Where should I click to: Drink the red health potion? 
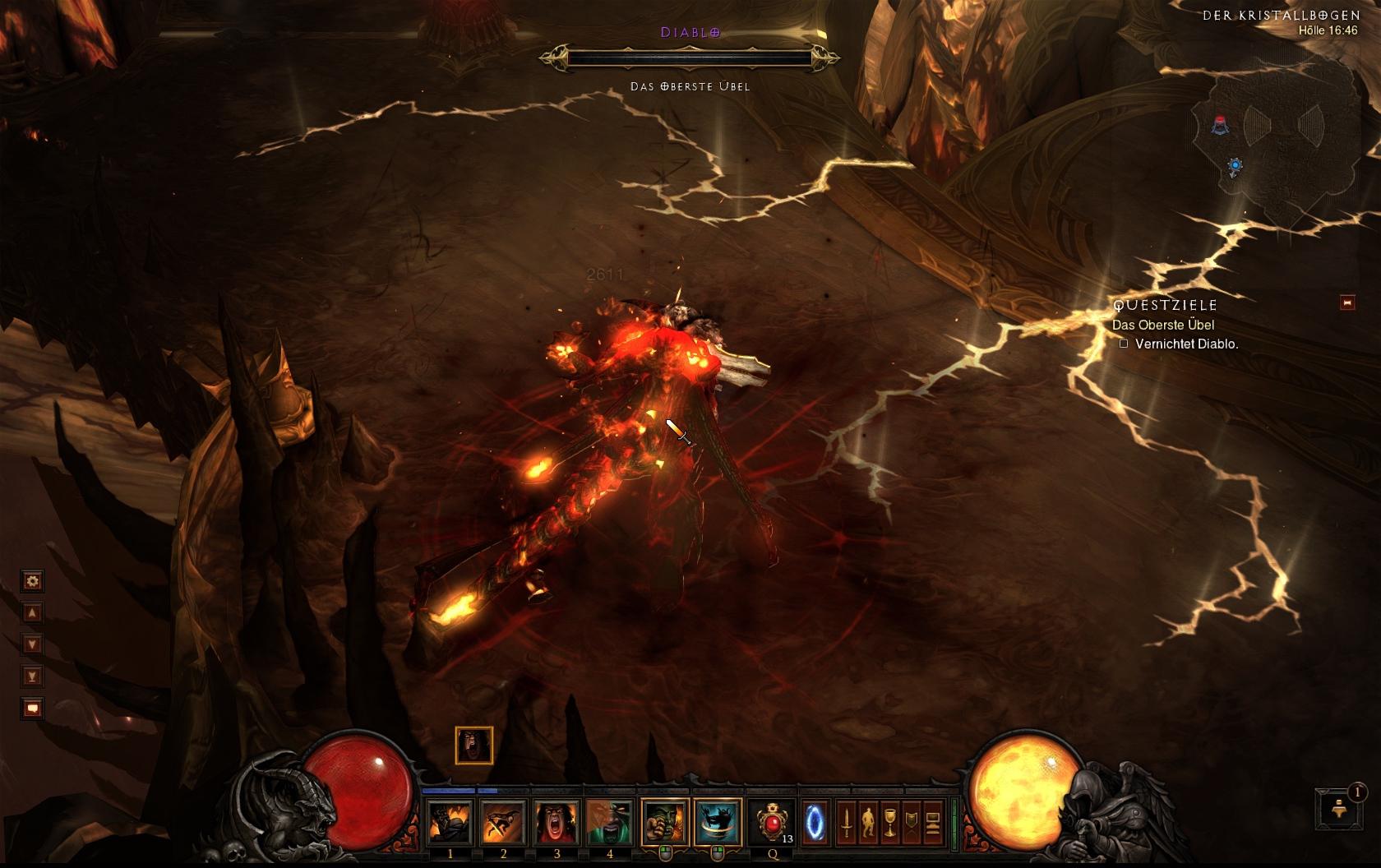point(773,821)
